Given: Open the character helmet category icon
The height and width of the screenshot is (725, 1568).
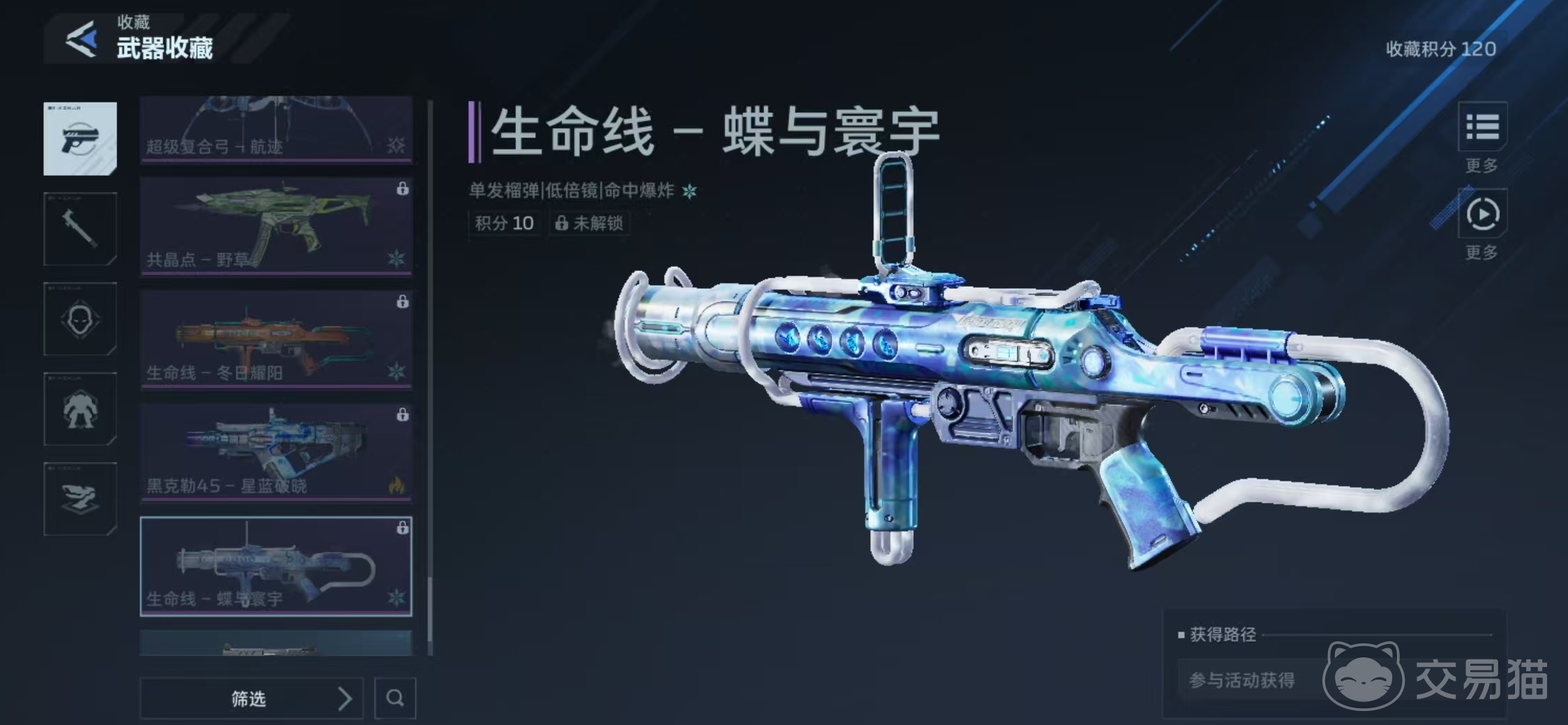Looking at the screenshot, I should coord(80,320).
